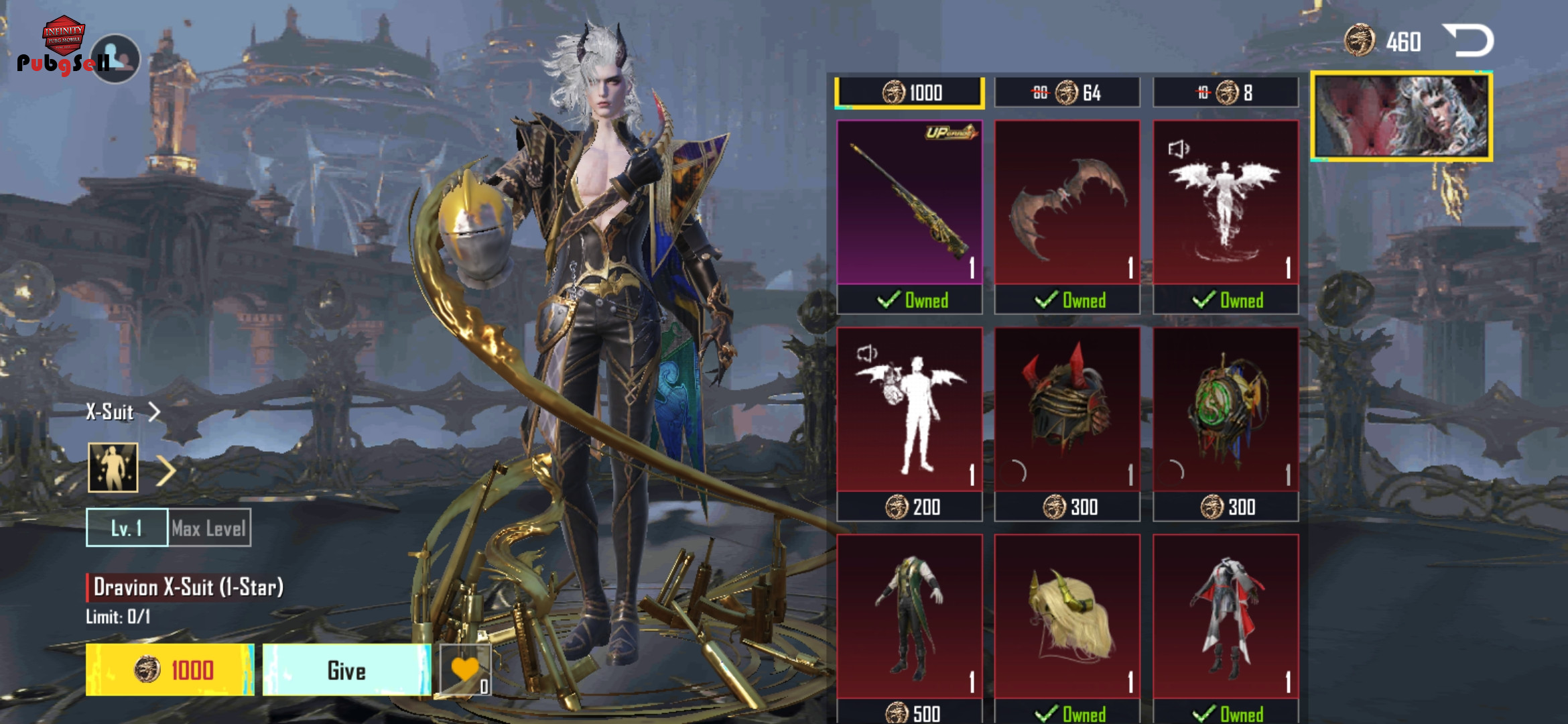The width and height of the screenshot is (1568, 724).
Task: Select the red horned helmet item
Action: point(1067,410)
